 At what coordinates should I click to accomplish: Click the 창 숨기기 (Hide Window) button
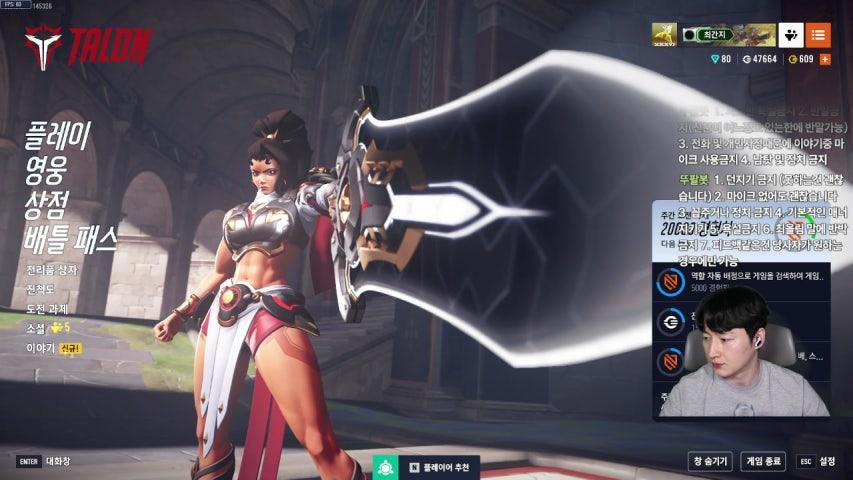click(708, 461)
